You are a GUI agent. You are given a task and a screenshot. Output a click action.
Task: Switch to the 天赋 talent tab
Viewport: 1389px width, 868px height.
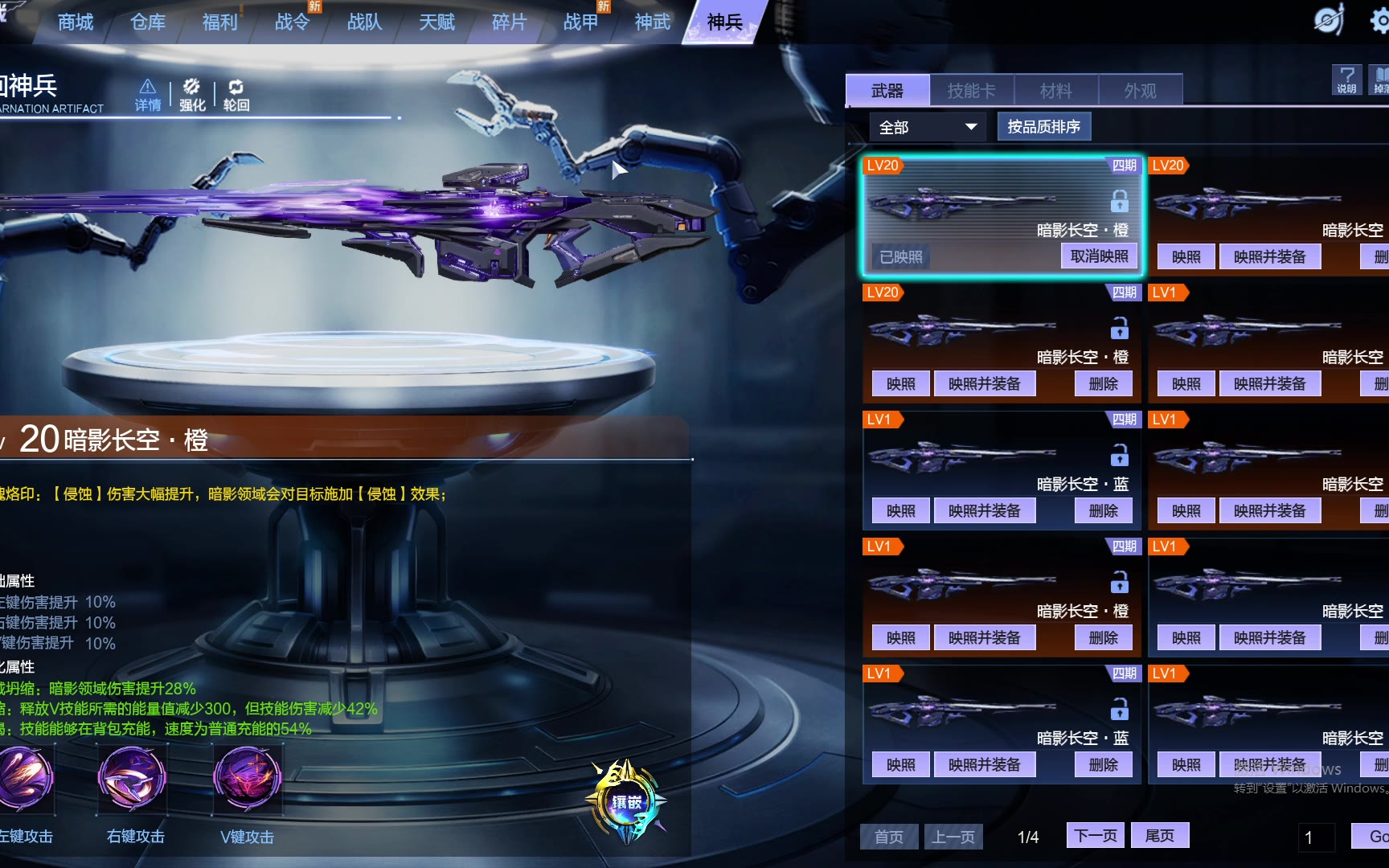pyautogui.click(x=436, y=22)
